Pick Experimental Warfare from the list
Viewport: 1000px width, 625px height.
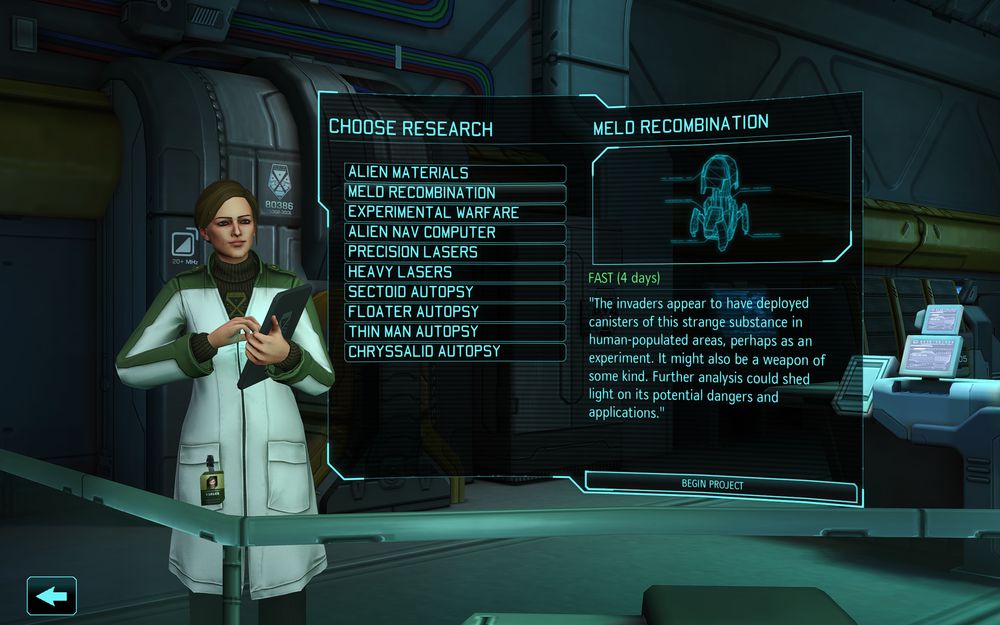click(x=455, y=213)
